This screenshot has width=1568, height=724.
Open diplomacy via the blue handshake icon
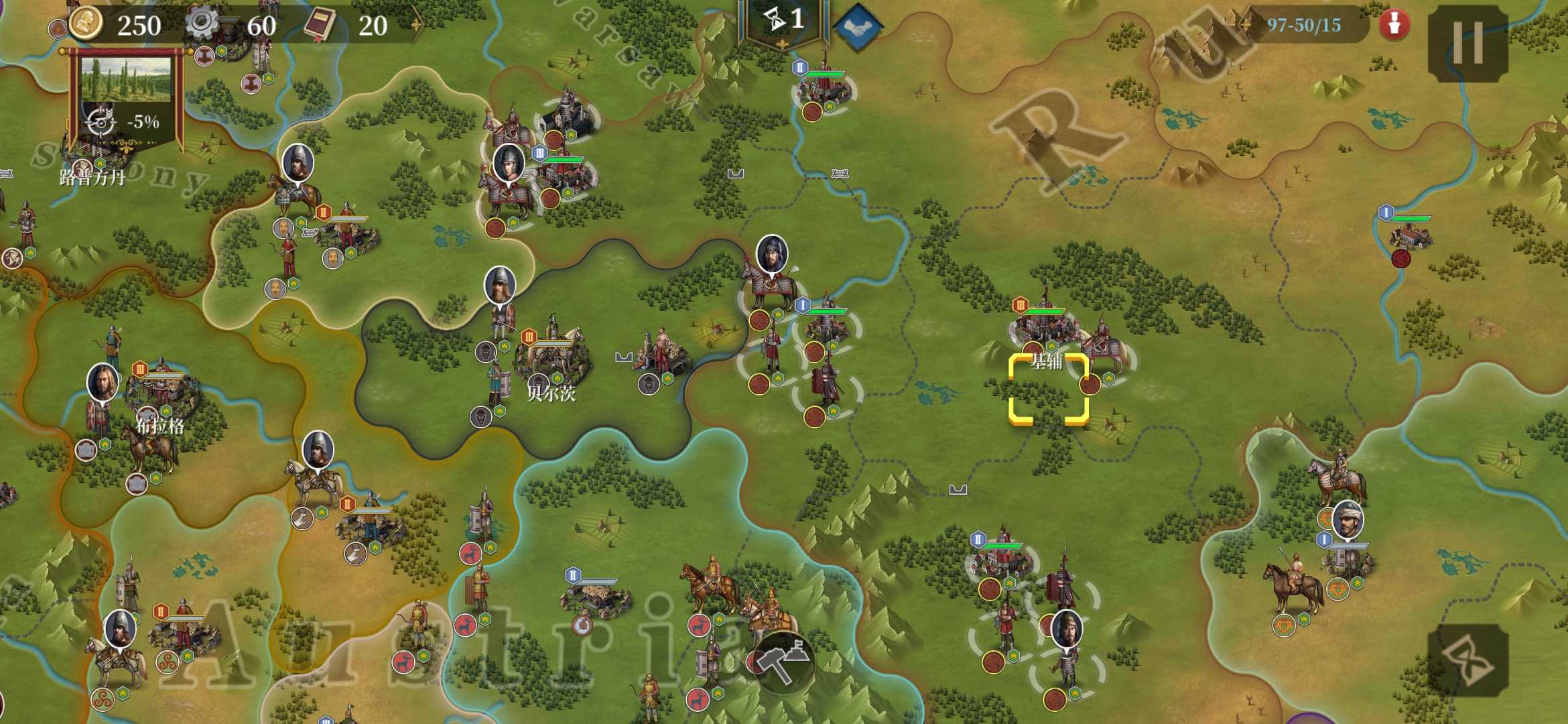(858, 27)
